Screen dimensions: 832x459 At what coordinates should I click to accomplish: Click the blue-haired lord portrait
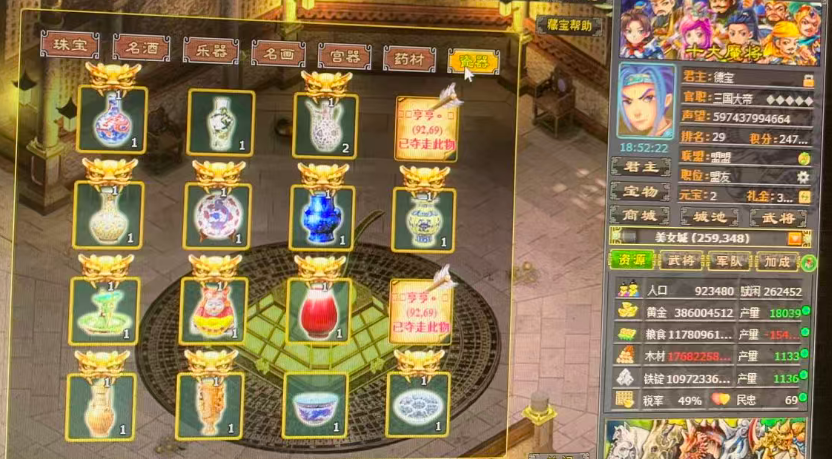(646, 99)
